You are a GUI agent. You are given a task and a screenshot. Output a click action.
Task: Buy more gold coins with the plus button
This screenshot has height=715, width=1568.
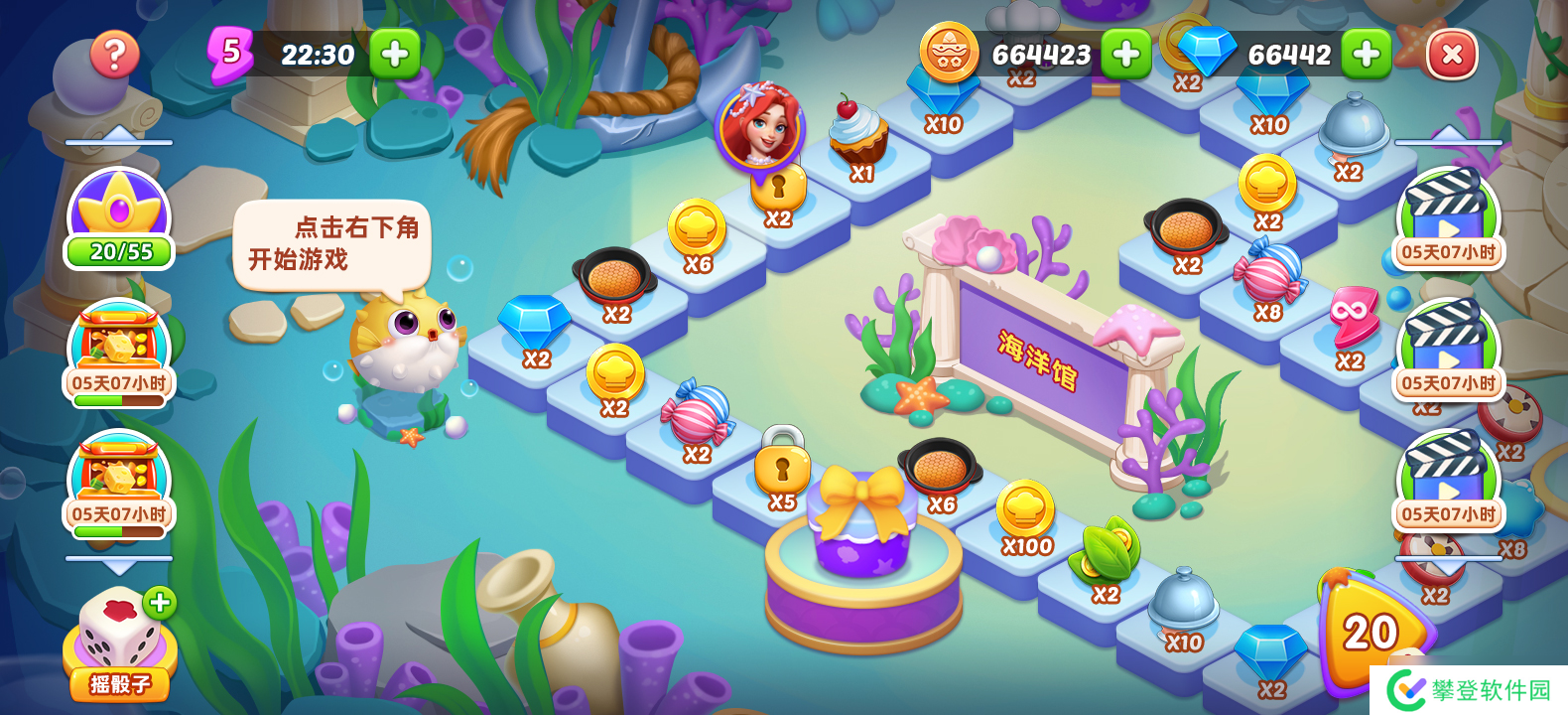tap(1125, 54)
